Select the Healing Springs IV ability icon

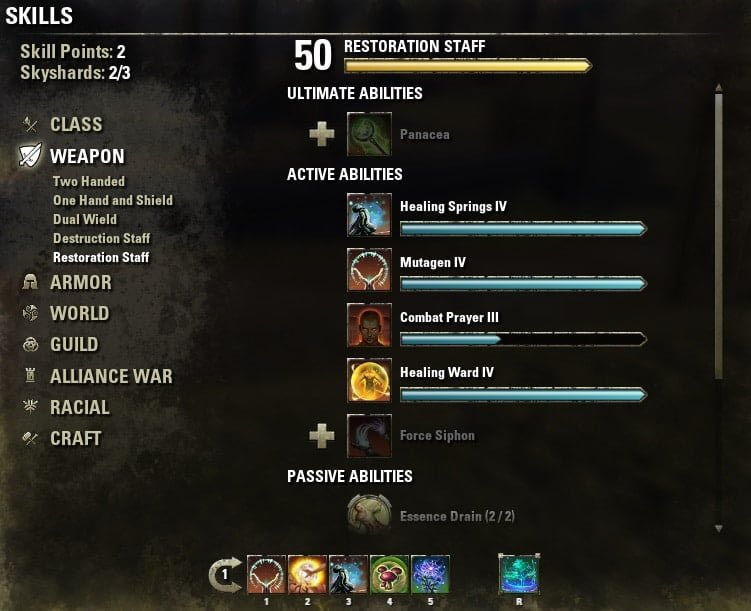point(368,215)
